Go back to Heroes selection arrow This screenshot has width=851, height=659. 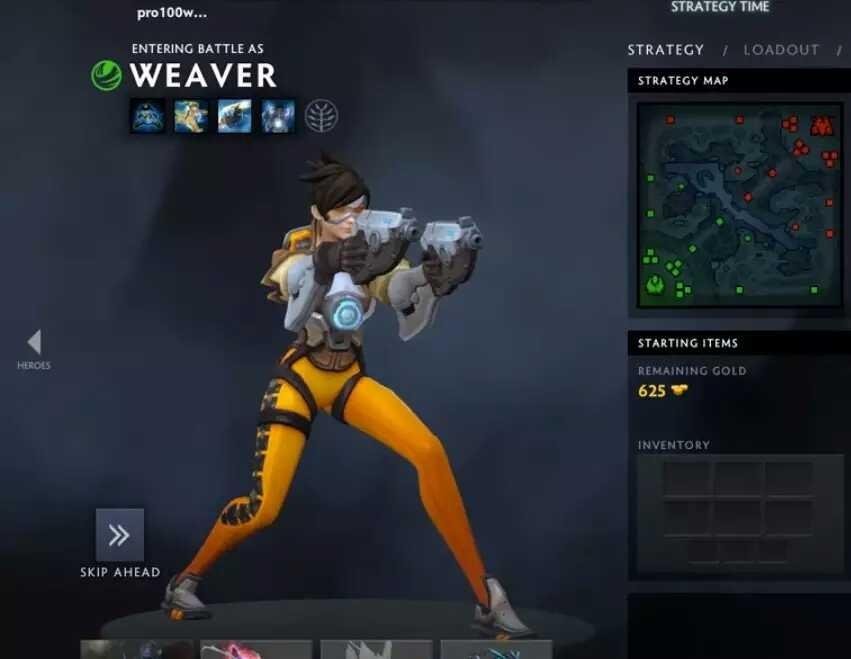34,343
